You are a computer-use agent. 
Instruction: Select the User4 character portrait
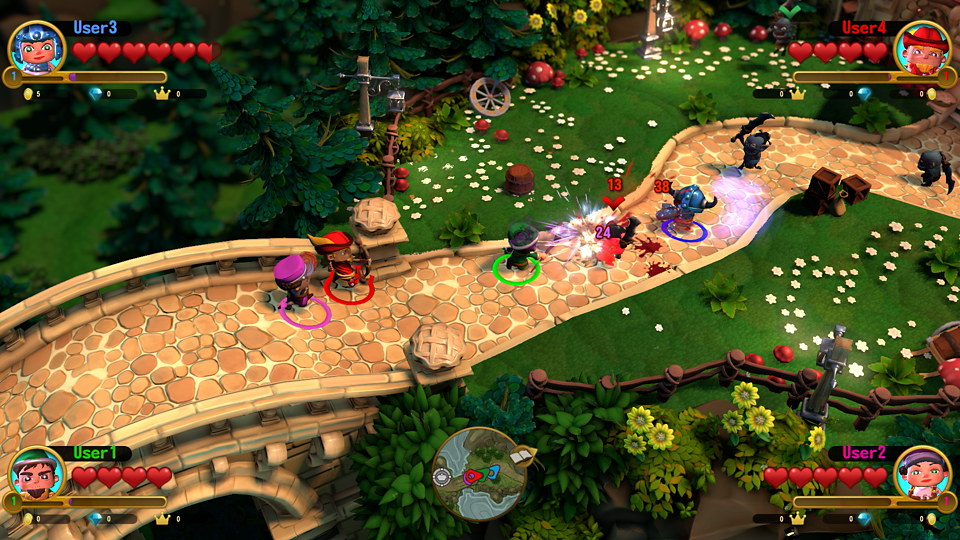(x=922, y=48)
